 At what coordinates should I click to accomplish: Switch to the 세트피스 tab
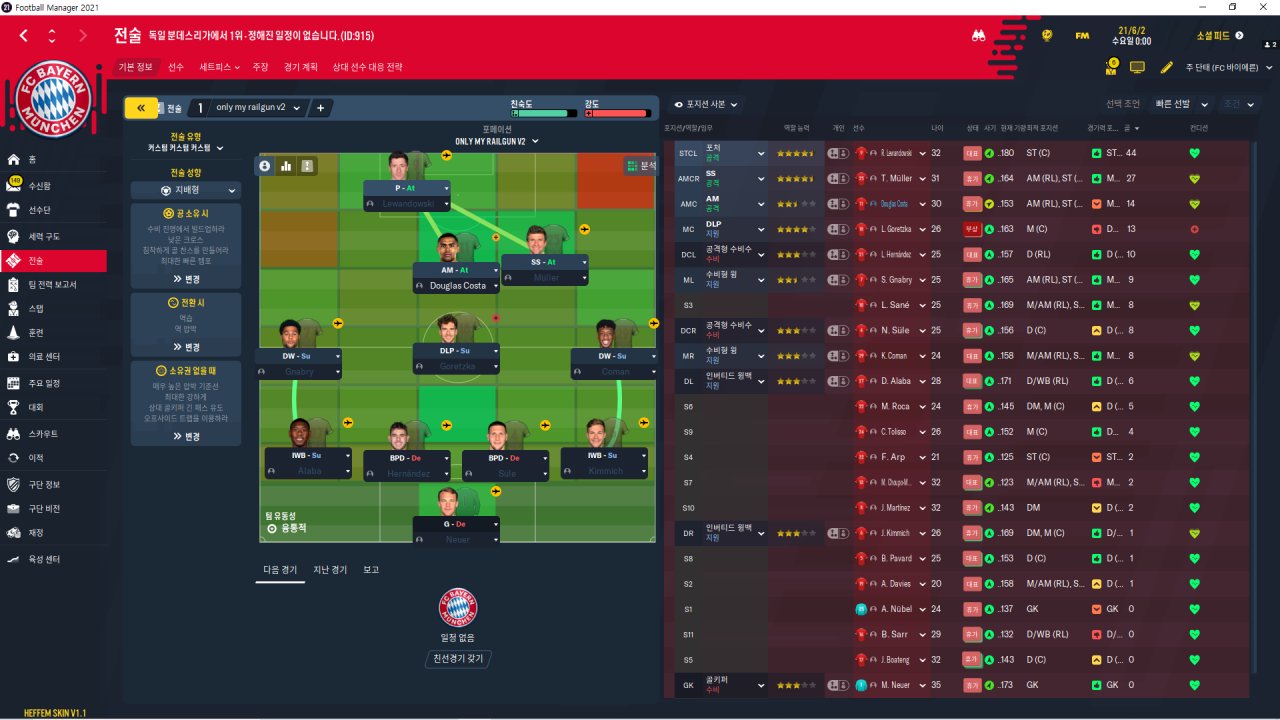[x=219, y=67]
